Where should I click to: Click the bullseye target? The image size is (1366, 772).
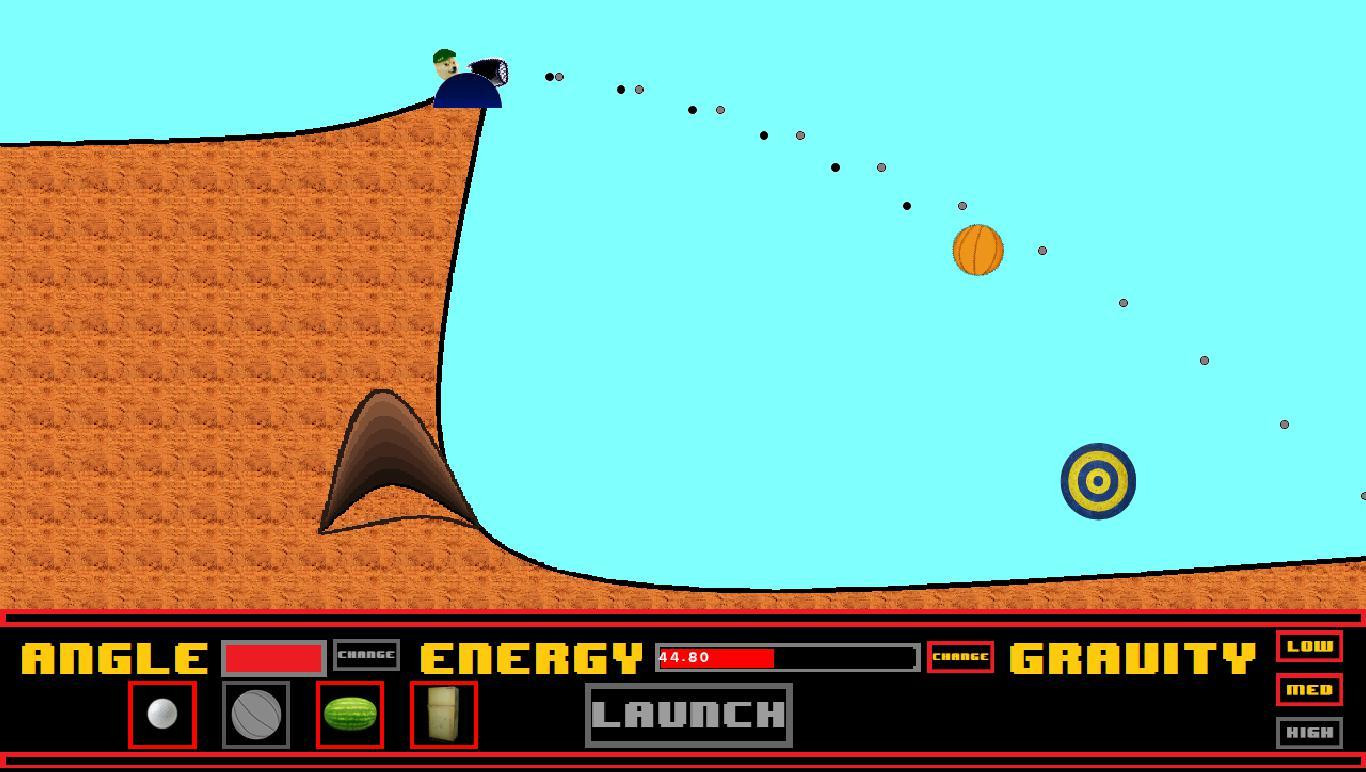coord(1097,480)
